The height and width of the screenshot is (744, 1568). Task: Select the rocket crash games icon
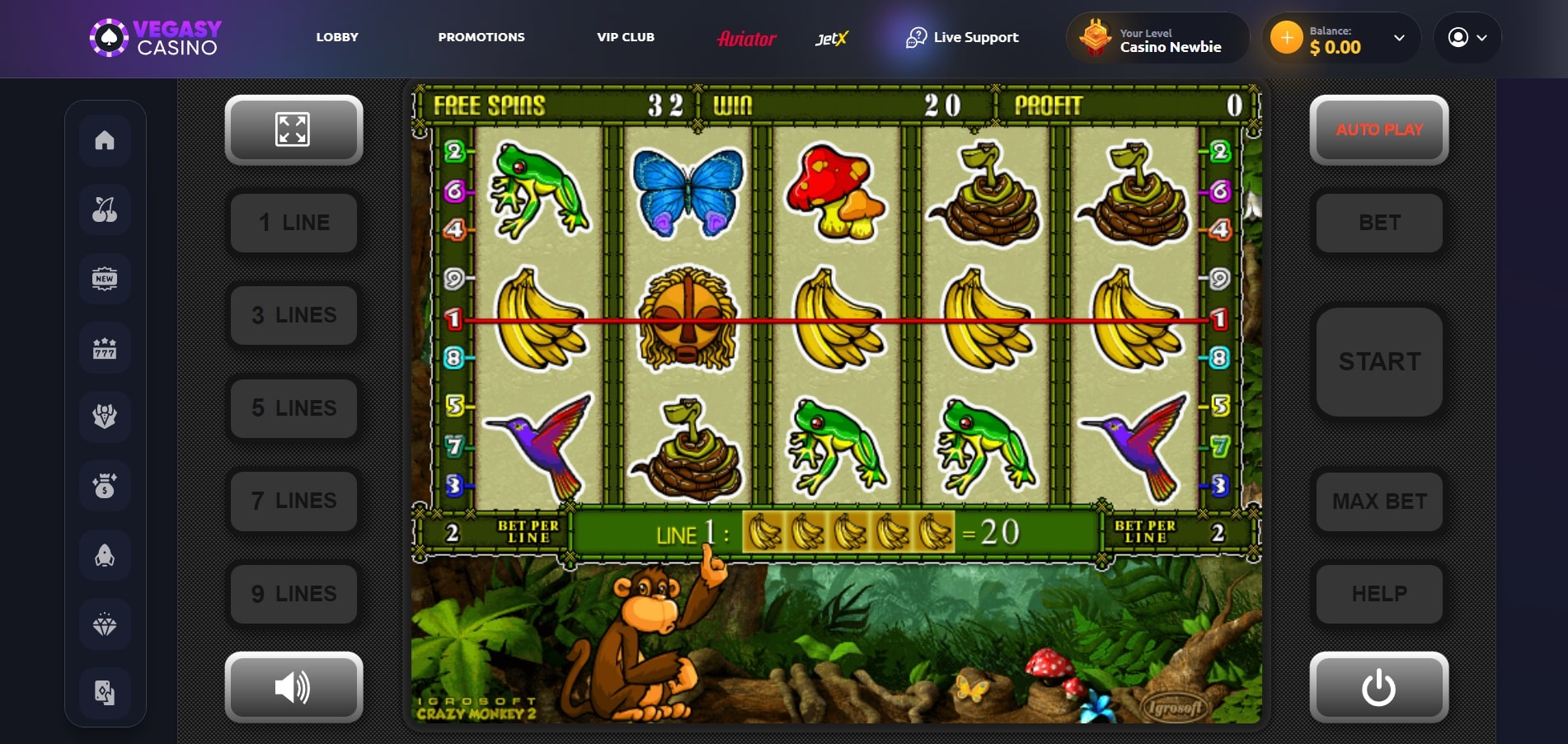pyautogui.click(x=105, y=555)
